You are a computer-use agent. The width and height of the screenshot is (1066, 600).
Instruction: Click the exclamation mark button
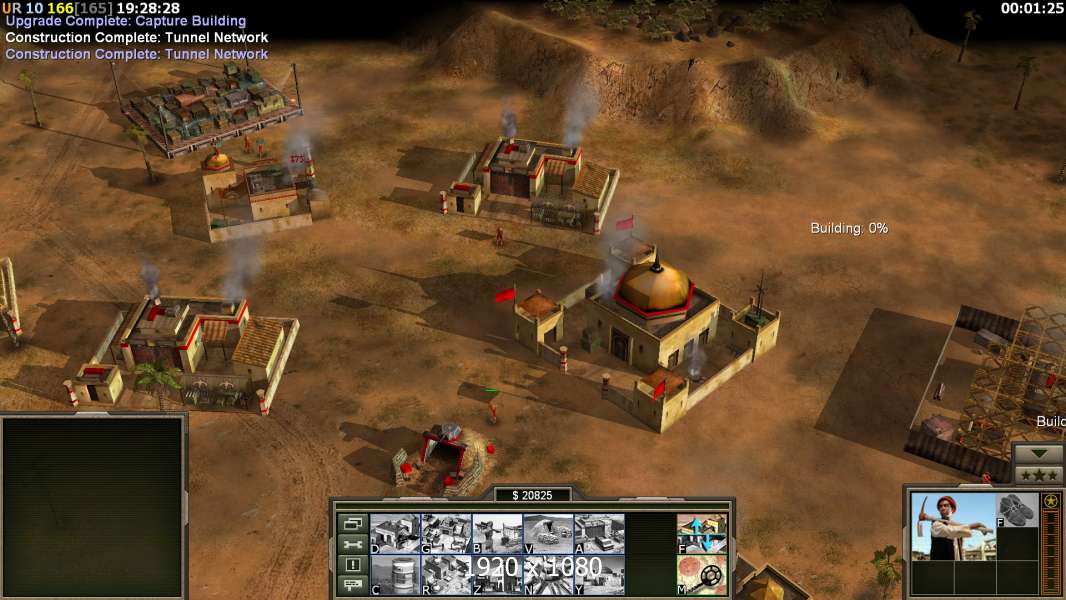tap(352, 565)
